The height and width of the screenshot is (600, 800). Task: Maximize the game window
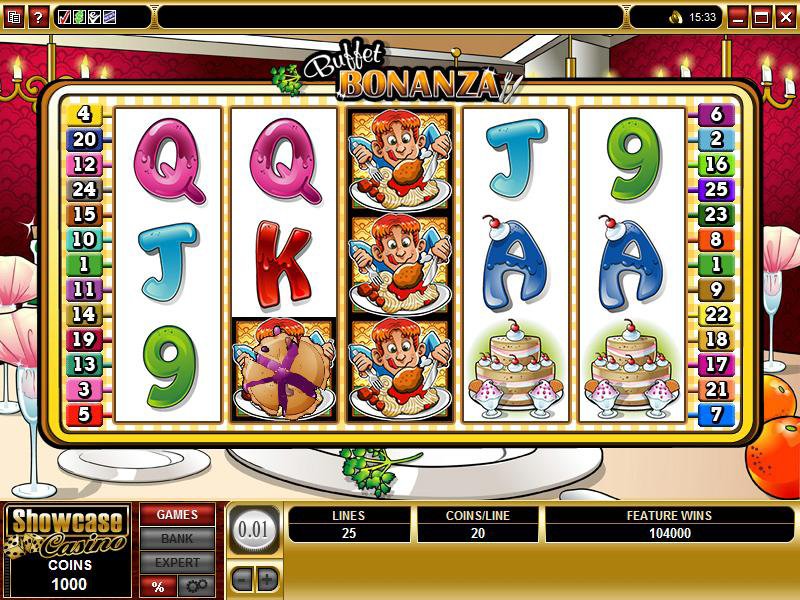pos(761,17)
